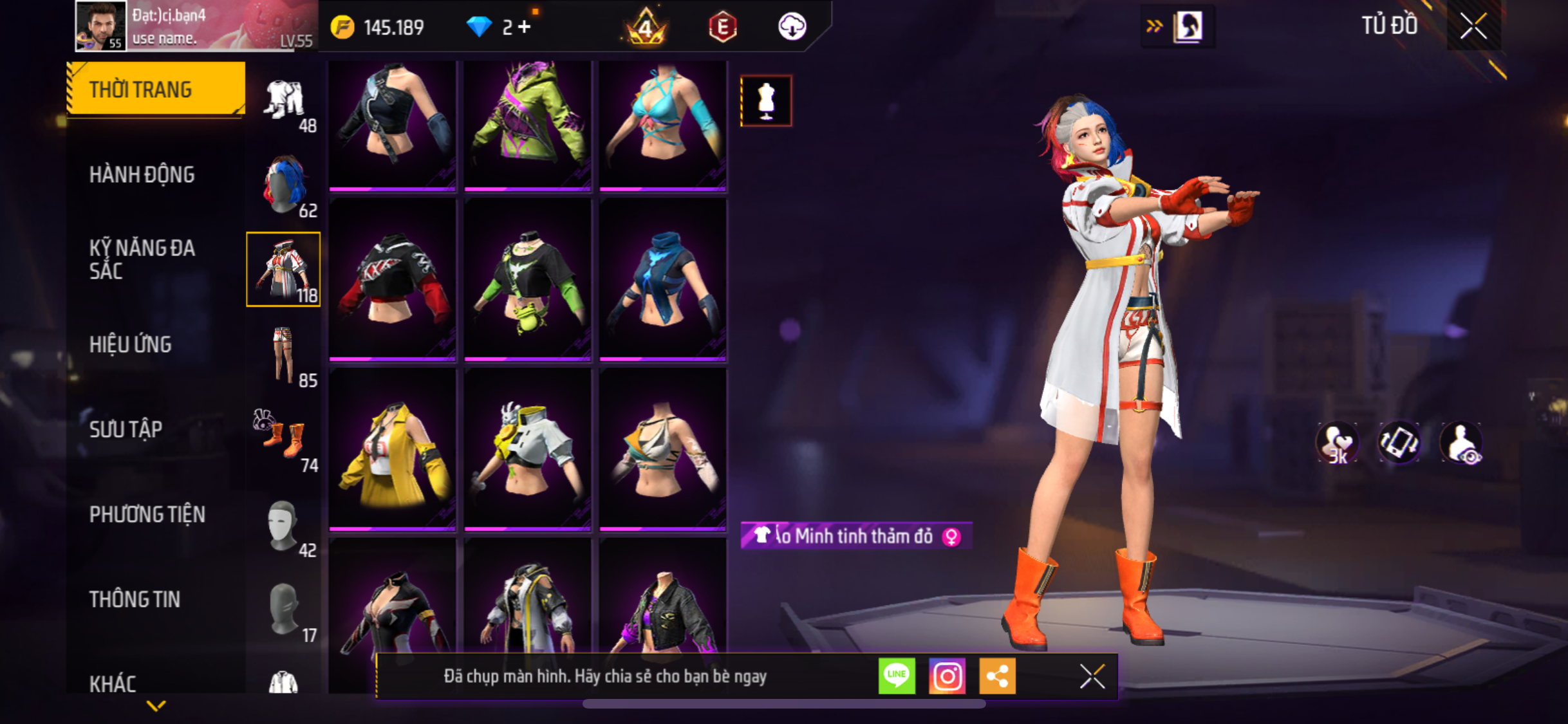
Task: Open the player profile avatar
Action: click(100, 26)
